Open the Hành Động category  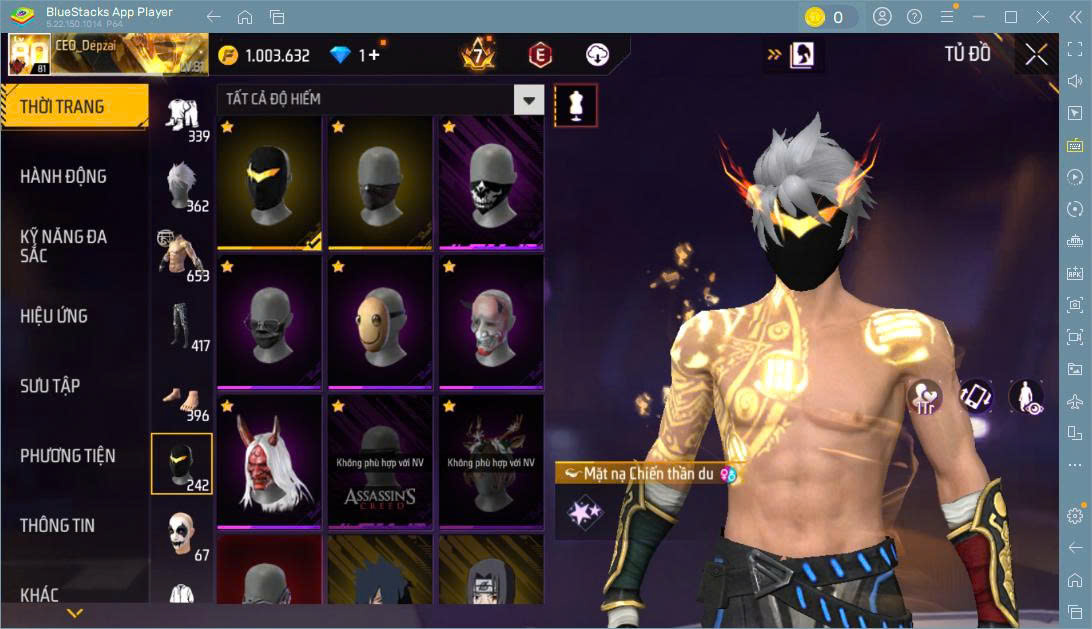[63, 177]
